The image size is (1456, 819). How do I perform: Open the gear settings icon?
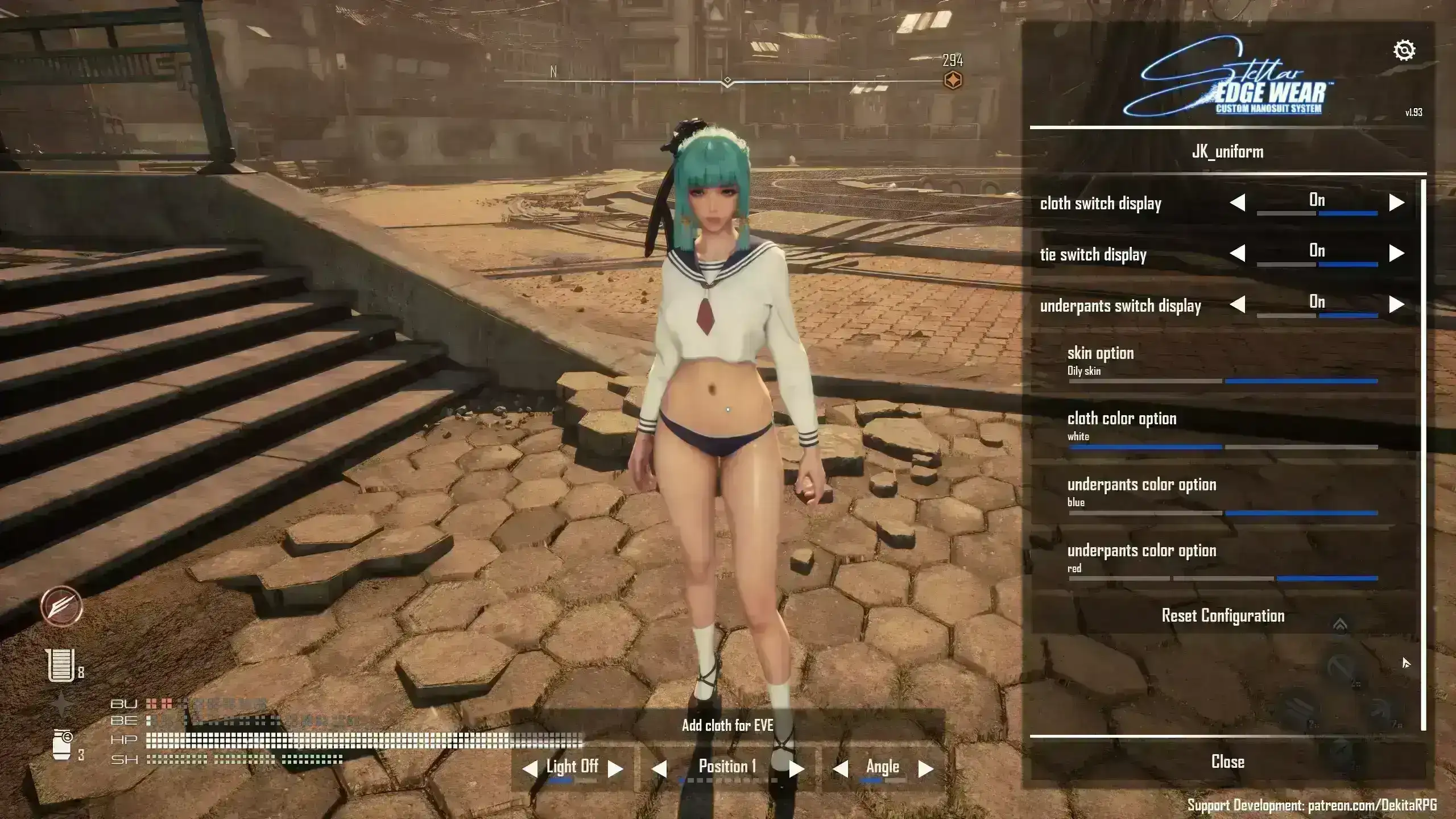[1404, 51]
